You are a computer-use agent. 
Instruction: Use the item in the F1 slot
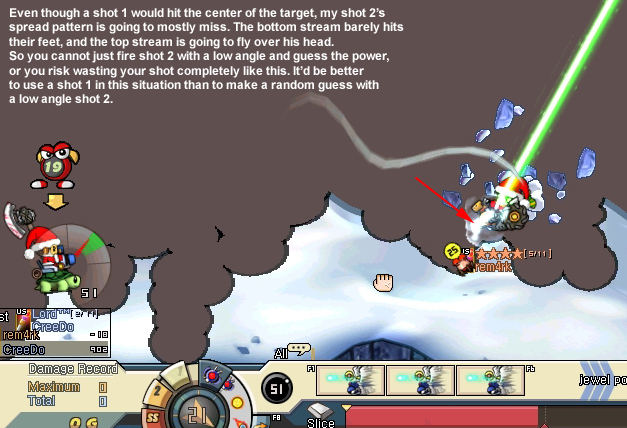coord(350,380)
